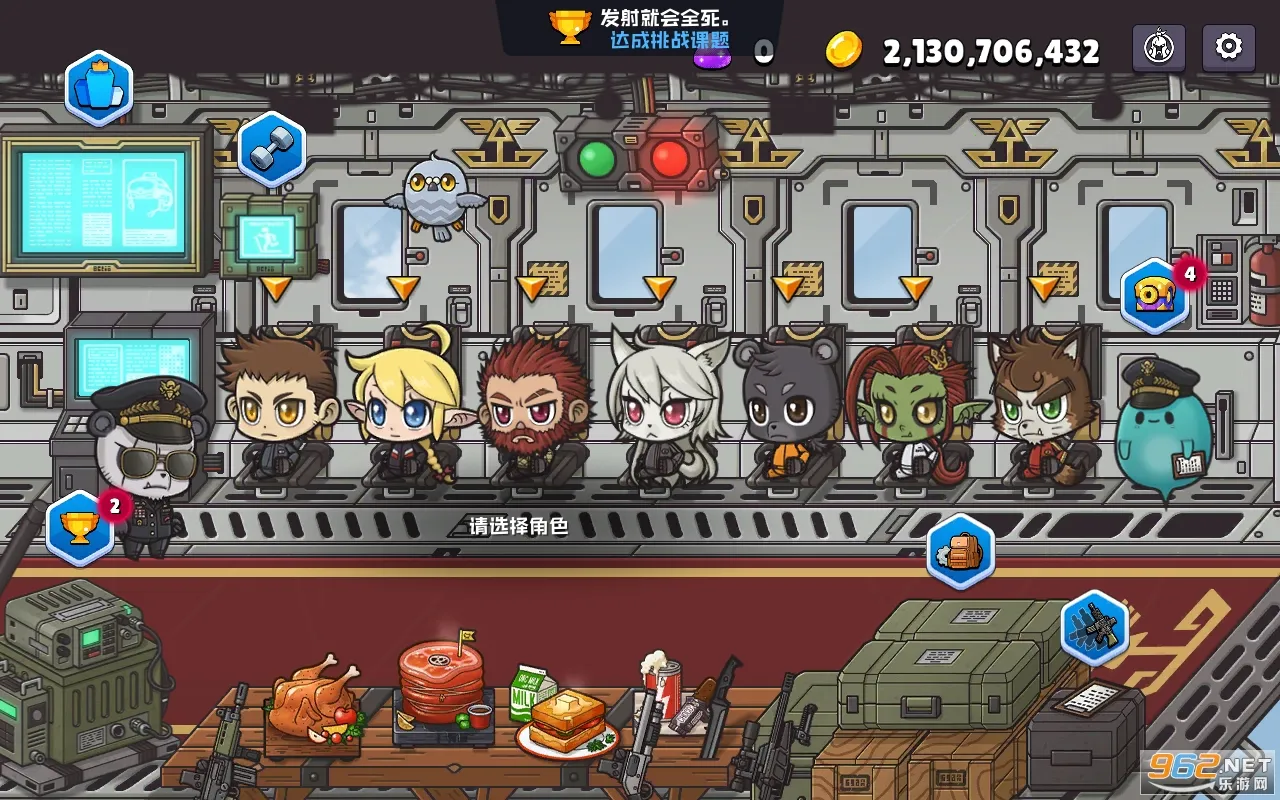Open the gear settings menu
Viewport: 1280px width, 800px height.
click(x=1228, y=47)
